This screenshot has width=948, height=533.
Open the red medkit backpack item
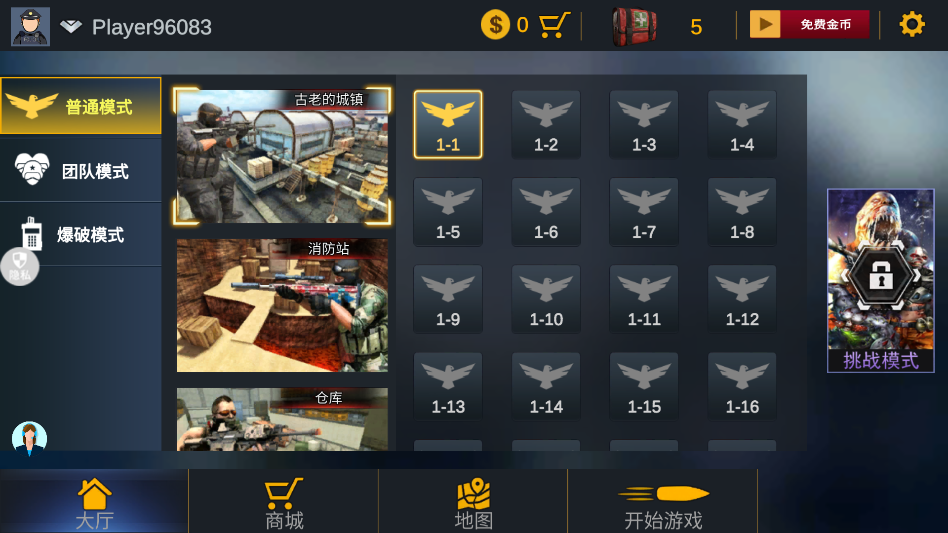tap(634, 27)
